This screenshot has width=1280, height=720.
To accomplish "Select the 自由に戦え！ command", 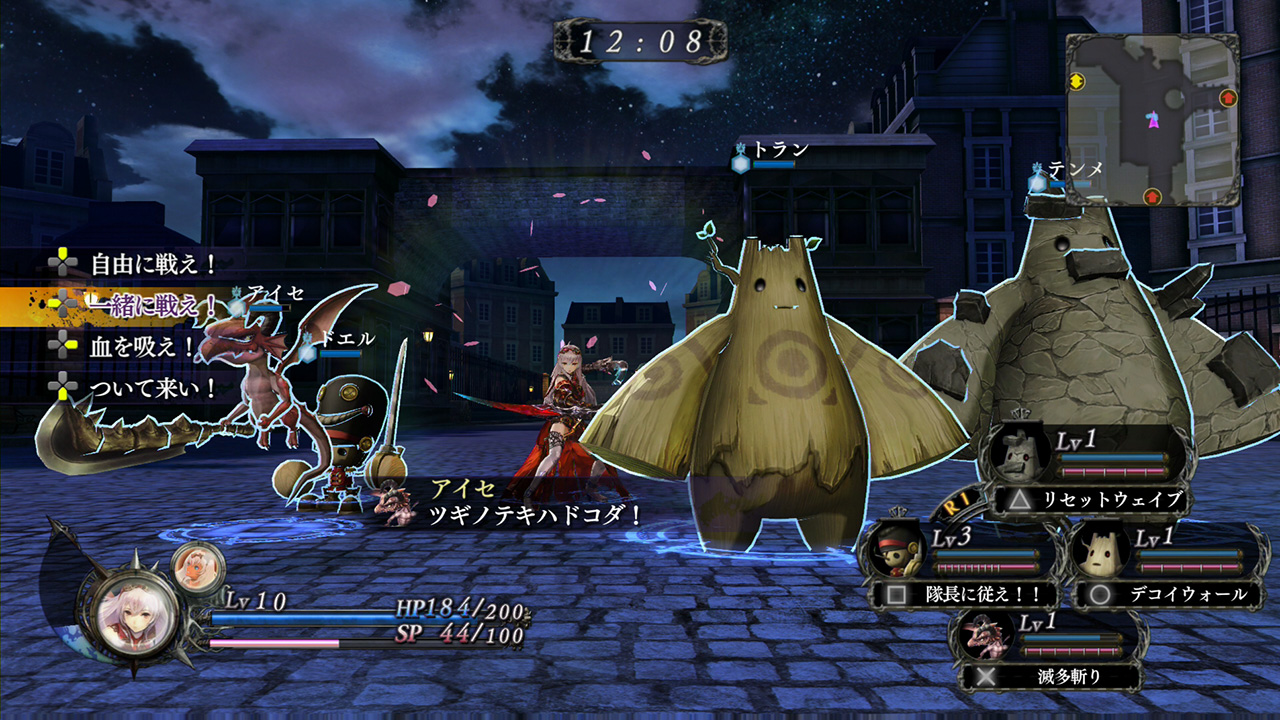I will click(x=153, y=265).
